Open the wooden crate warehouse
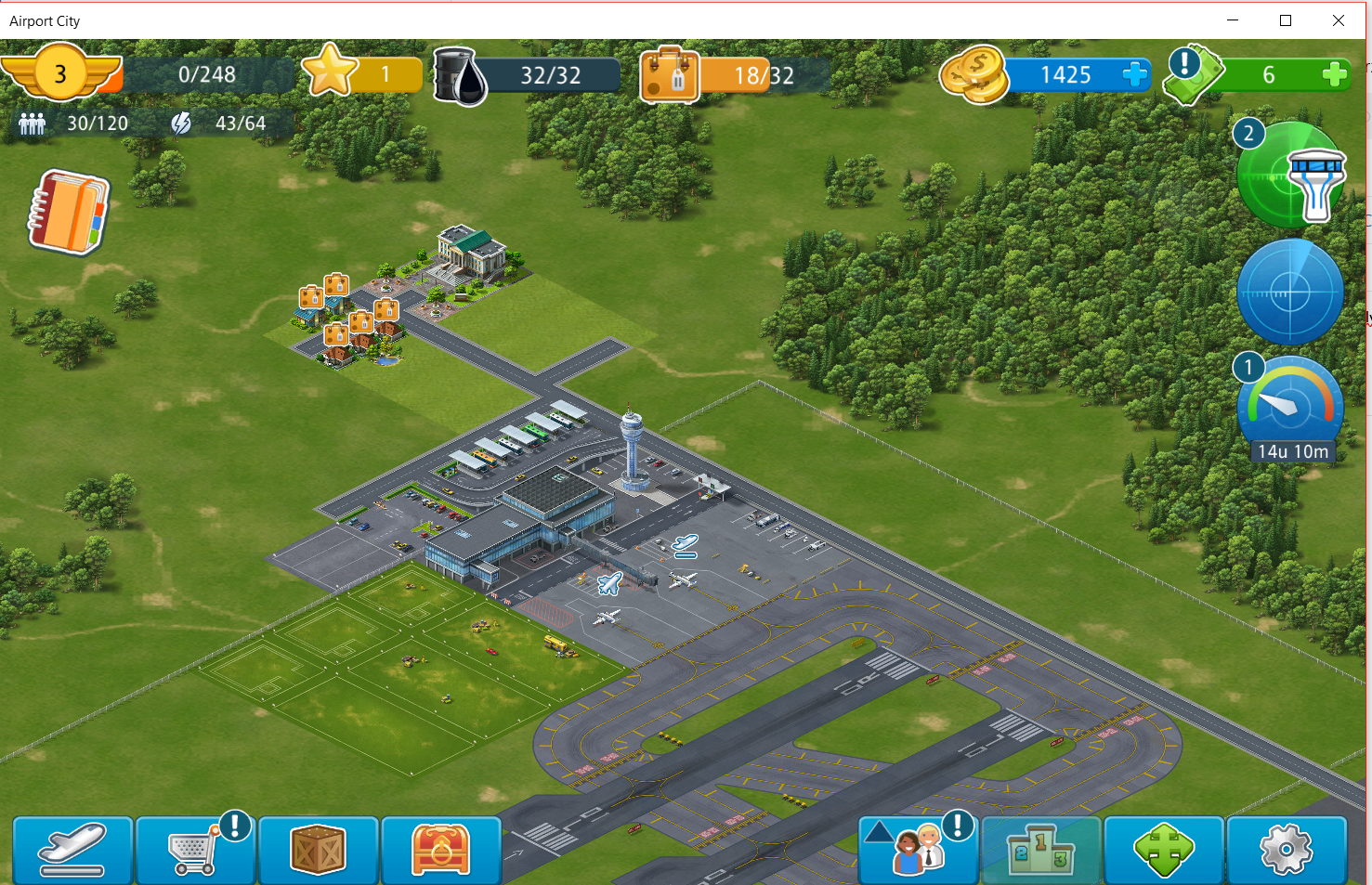The height and width of the screenshot is (885, 1372). click(318, 850)
